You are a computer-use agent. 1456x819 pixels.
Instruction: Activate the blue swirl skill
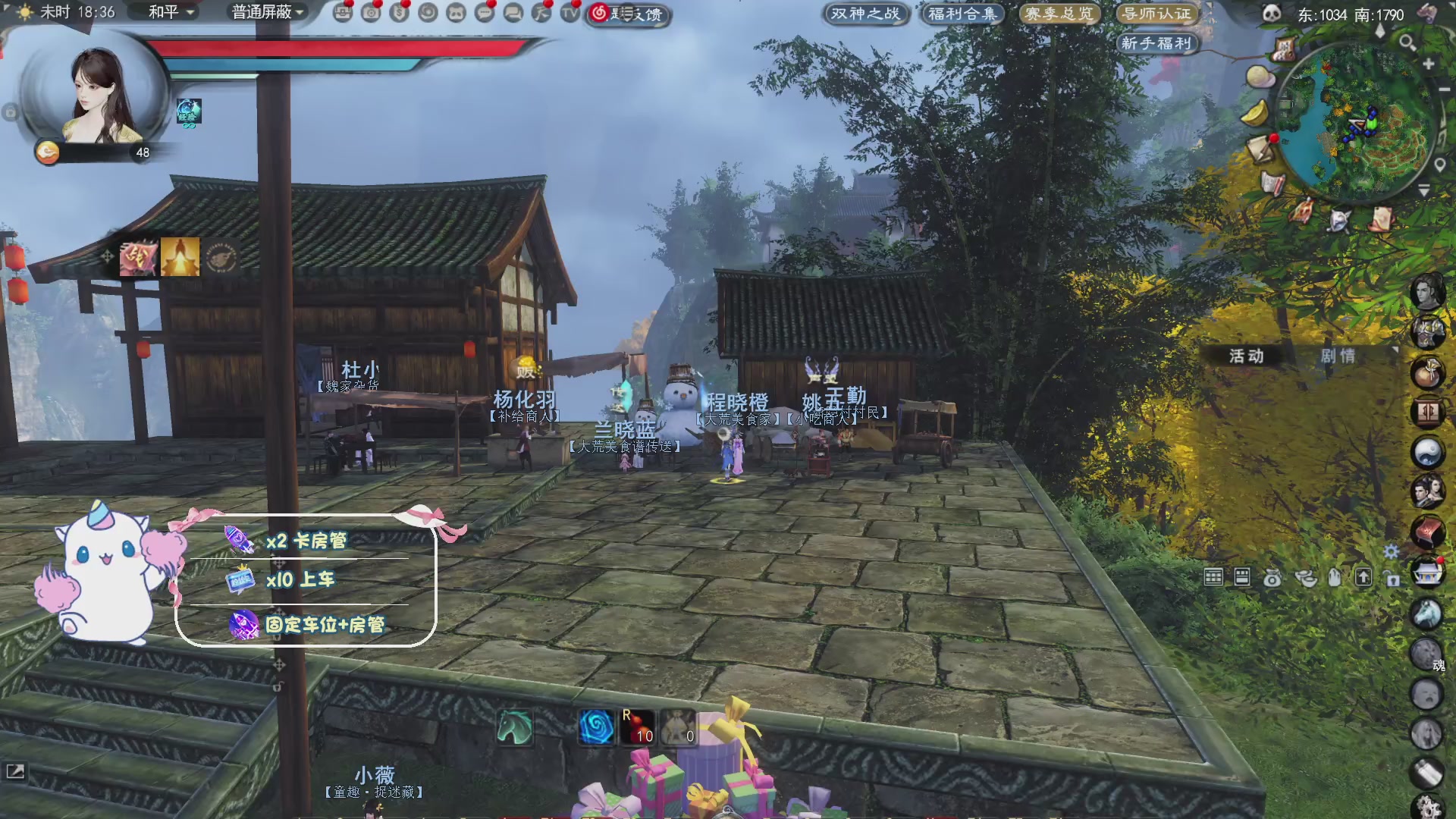[x=596, y=727]
